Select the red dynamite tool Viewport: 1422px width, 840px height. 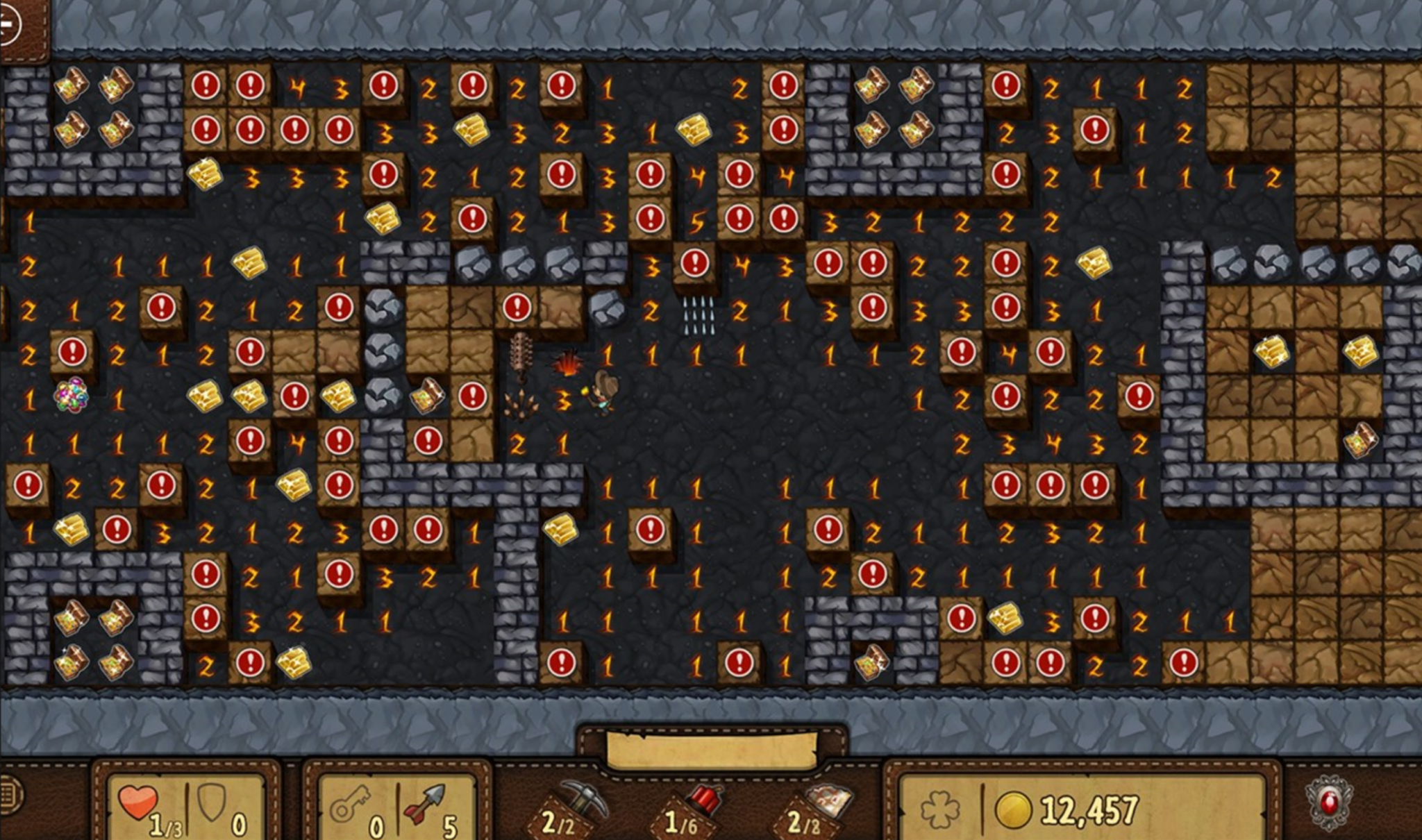coord(700,805)
